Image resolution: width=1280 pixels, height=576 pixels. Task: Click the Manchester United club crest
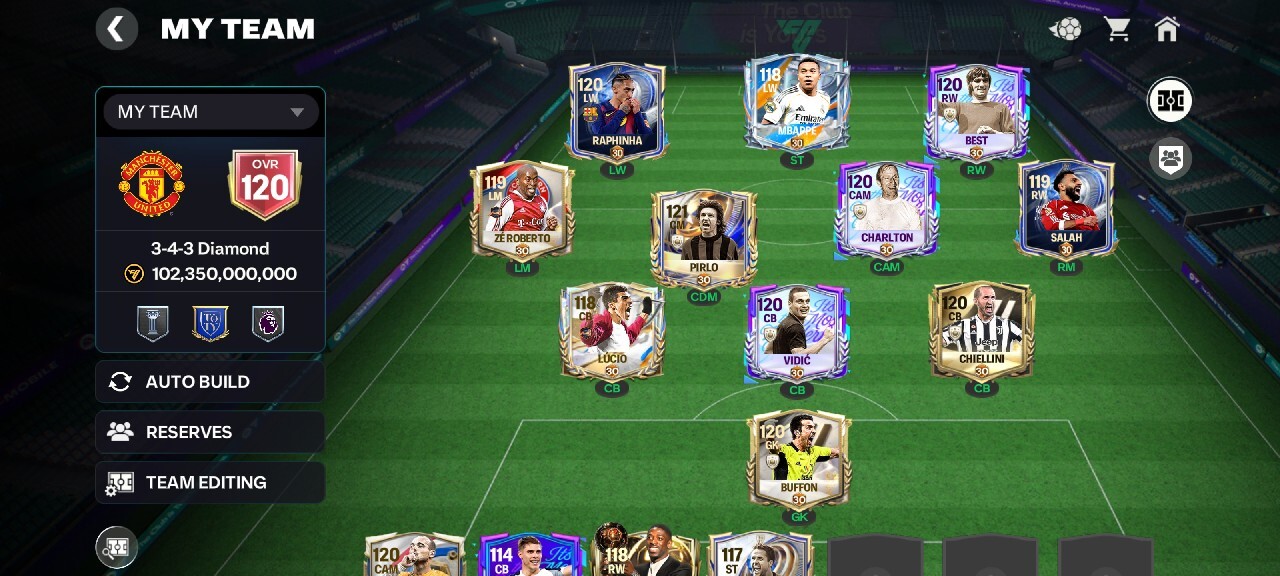tap(152, 185)
